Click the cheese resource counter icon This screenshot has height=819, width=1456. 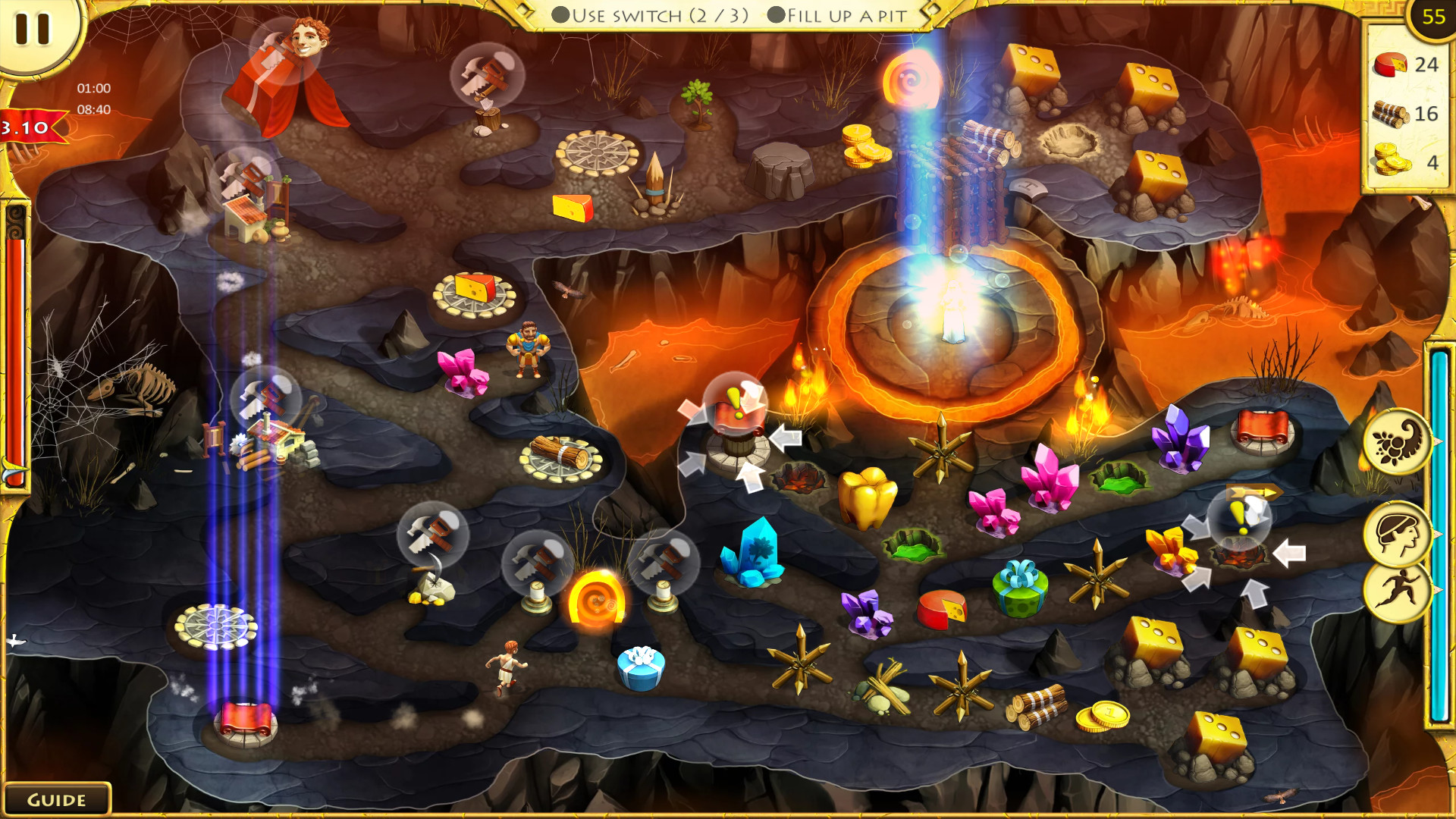point(1392,64)
